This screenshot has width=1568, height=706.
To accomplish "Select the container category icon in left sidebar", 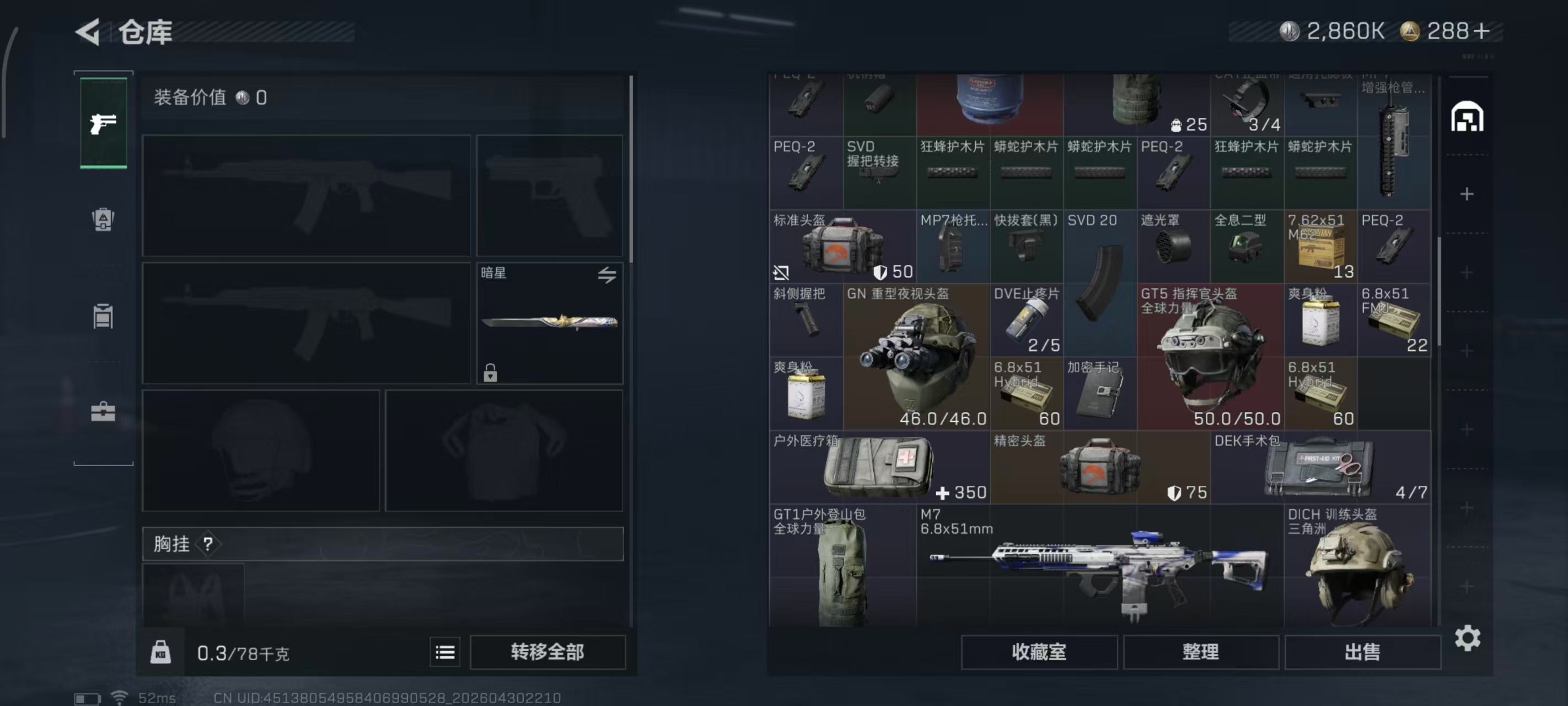I will pos(104,316).
